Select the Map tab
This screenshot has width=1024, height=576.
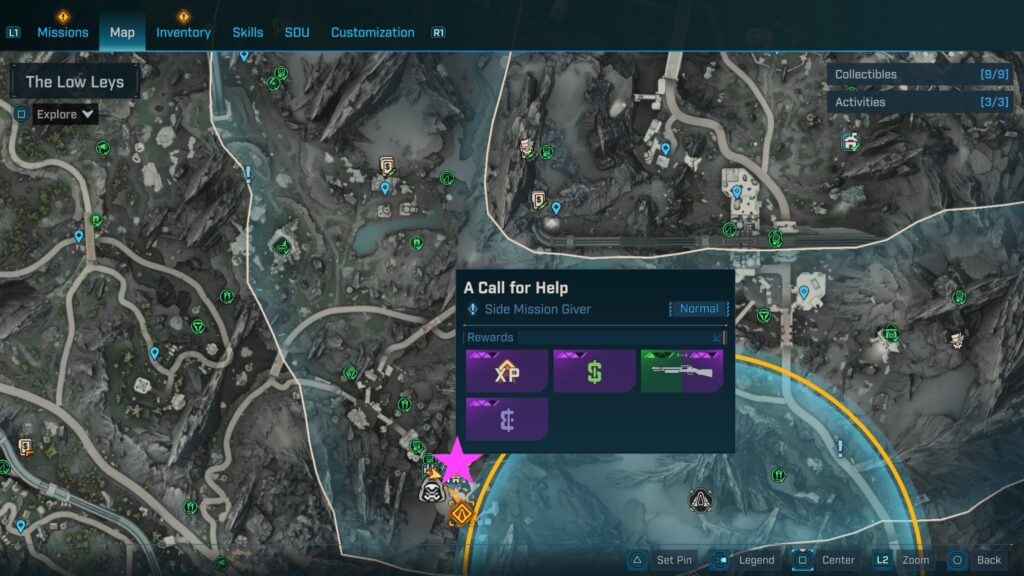coord(122,32)
